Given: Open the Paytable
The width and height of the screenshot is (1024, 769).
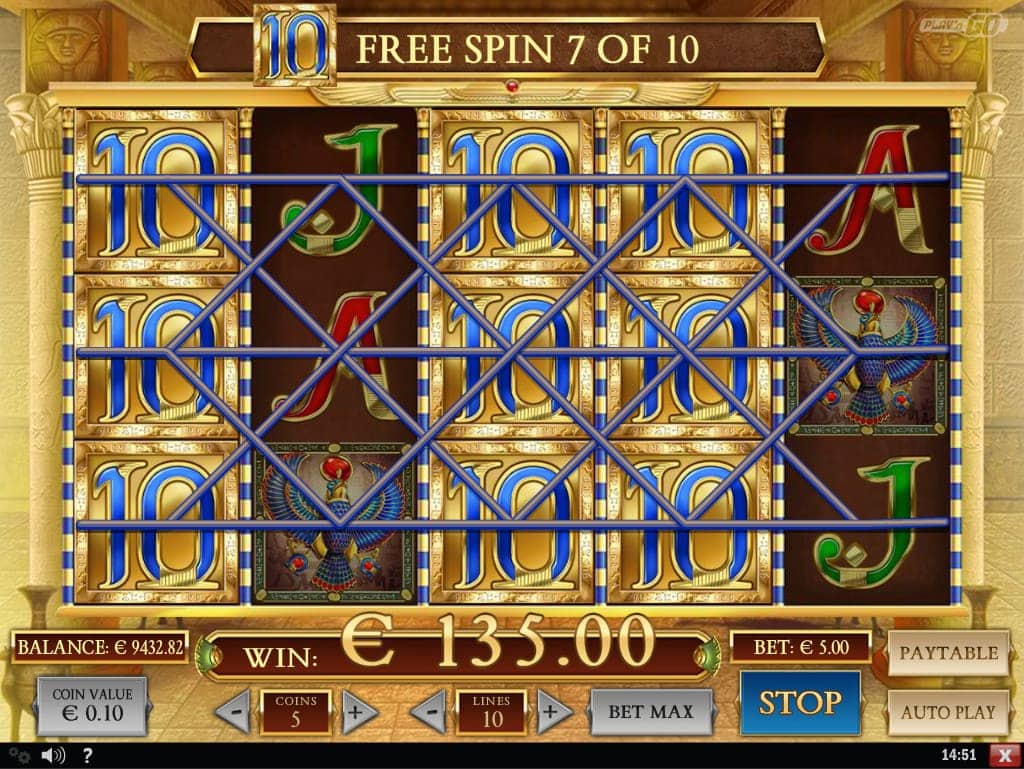Looking at the screenshot, I should click(x=948, y=653).
